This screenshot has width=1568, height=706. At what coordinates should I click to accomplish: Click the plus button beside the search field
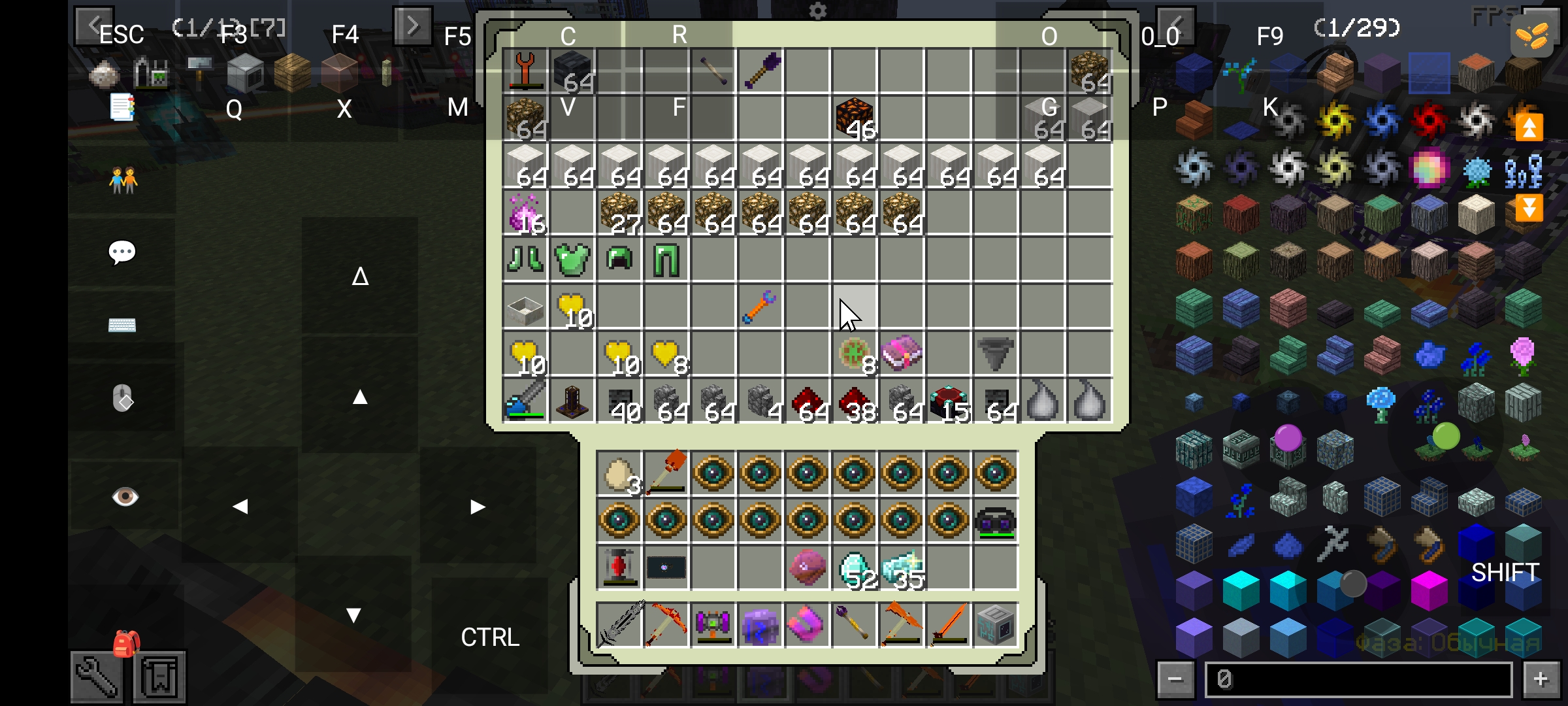point(1541,680)
